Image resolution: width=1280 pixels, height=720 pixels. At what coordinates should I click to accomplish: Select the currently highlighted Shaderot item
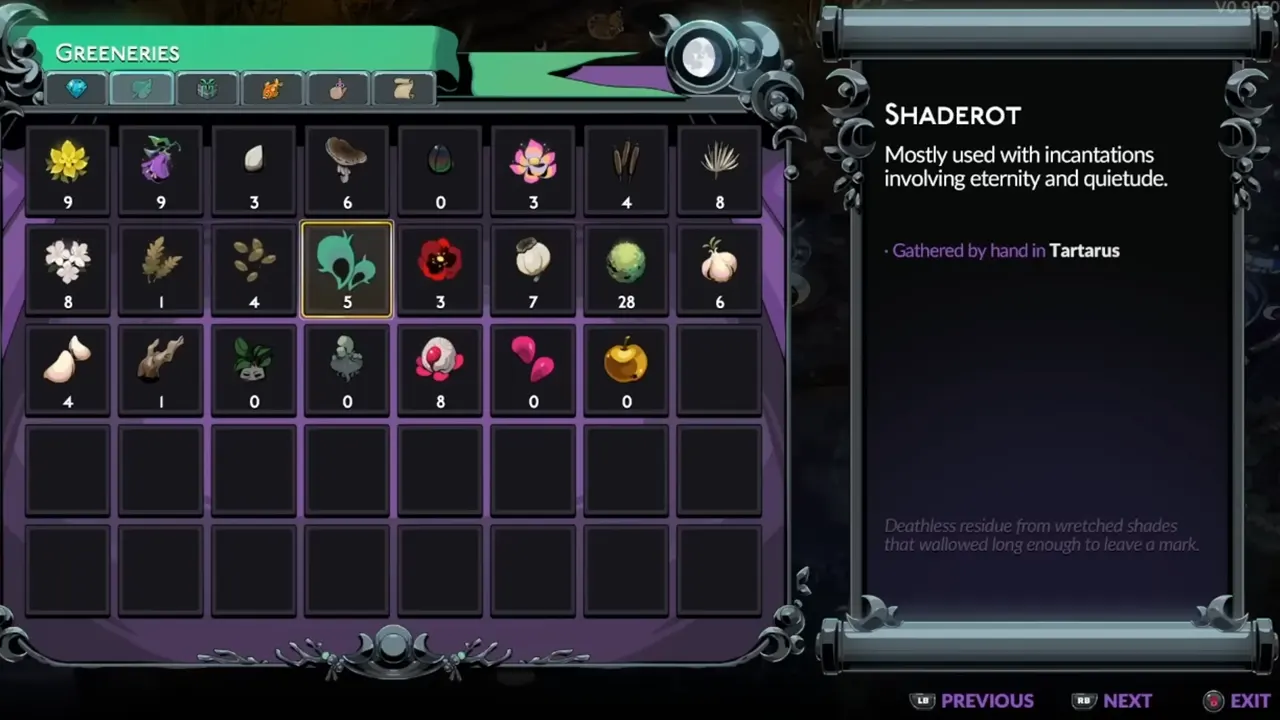(347, 262)
